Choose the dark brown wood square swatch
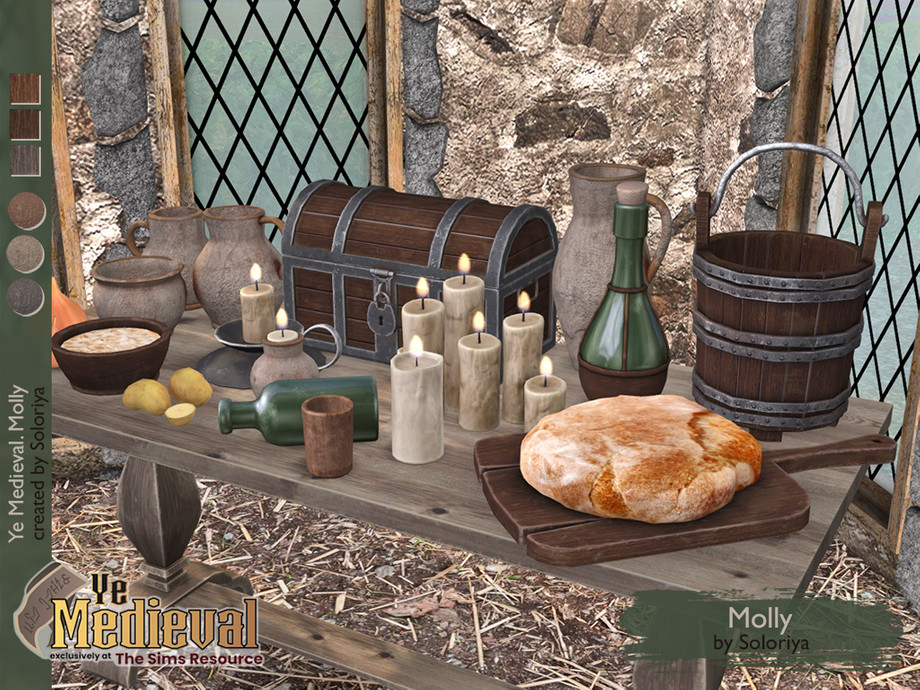 click(x=26, y=125)
